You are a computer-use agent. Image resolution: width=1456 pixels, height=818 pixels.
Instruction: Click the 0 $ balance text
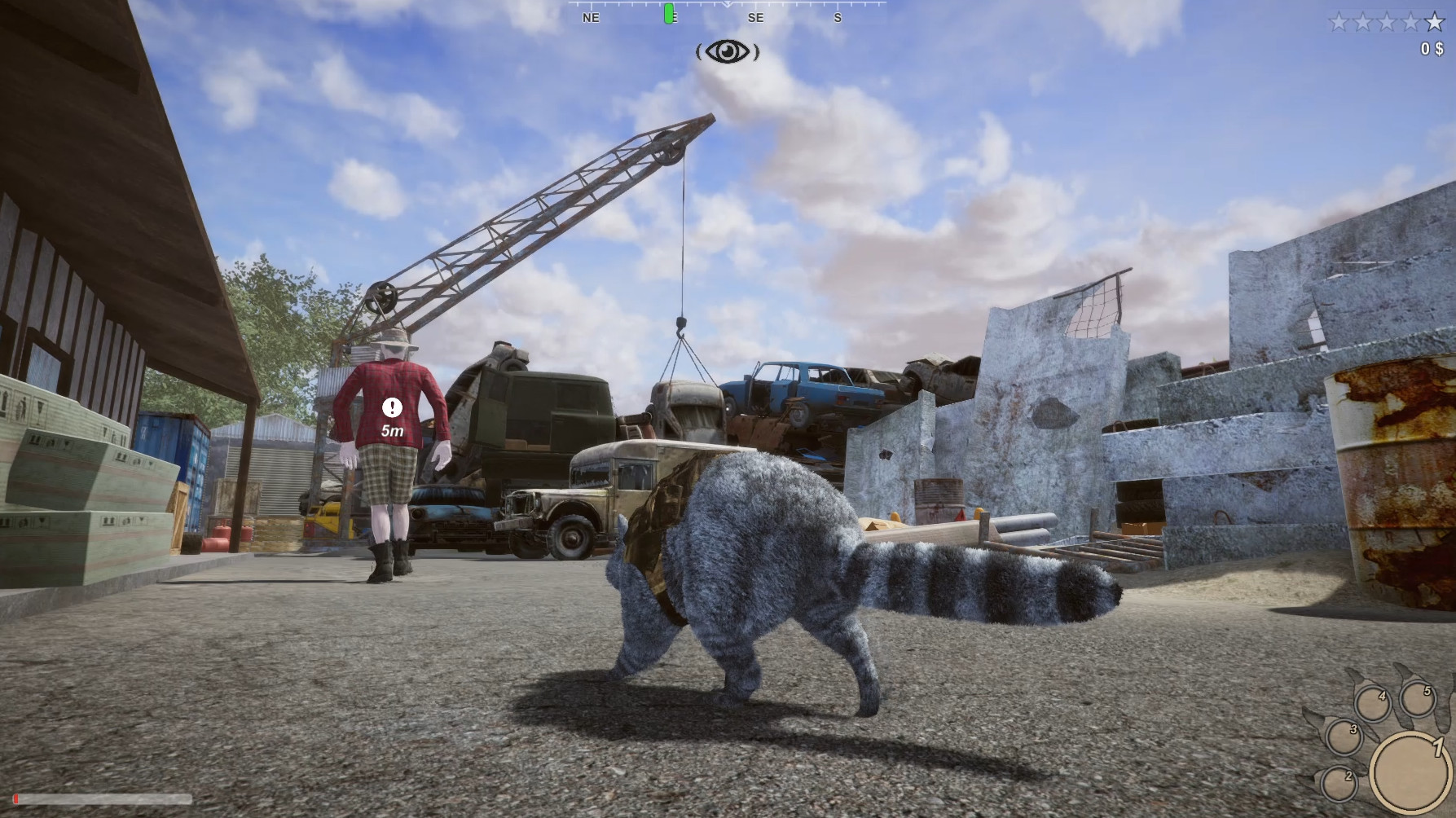1430,49
